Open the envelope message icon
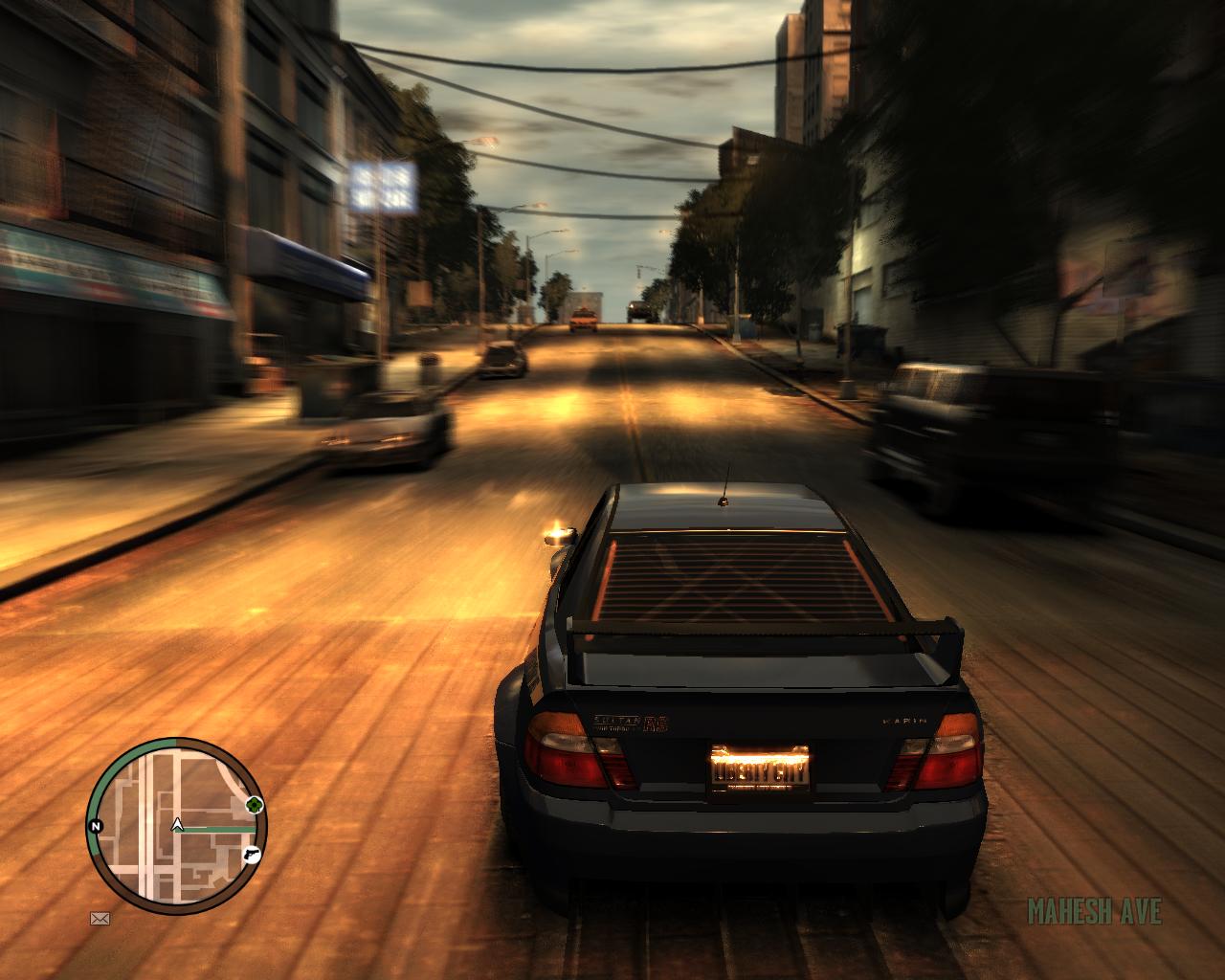The height and width of the screenshot is (980, 1225). [x=100, y=918]
